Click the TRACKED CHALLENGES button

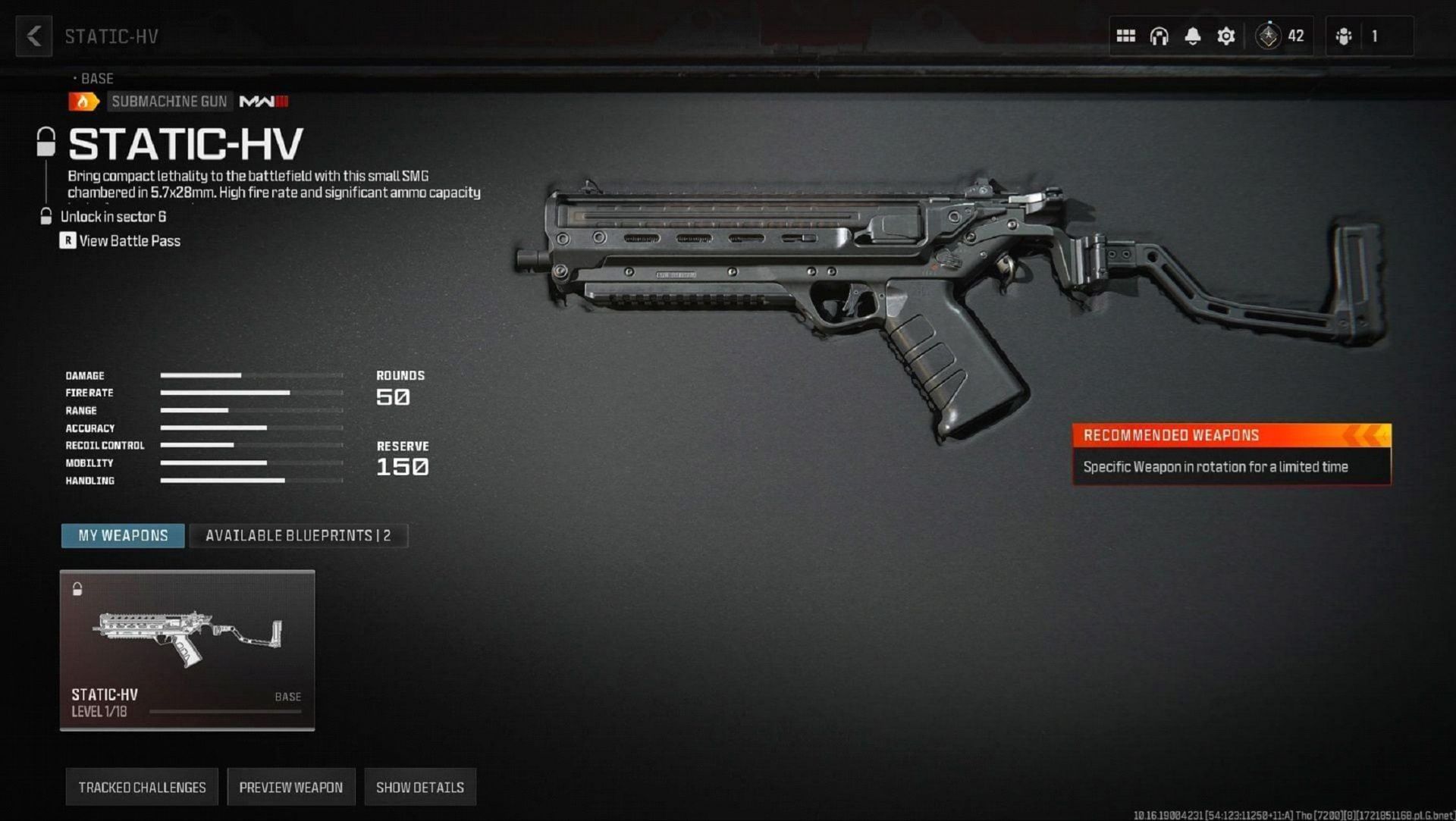coord(141,787)
